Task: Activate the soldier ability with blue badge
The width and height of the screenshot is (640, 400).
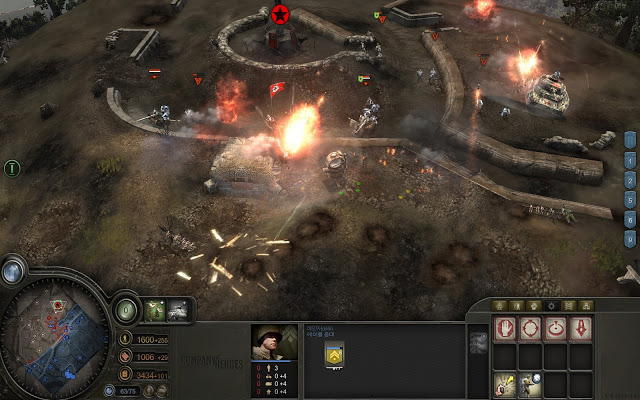Action: (529, 383)
